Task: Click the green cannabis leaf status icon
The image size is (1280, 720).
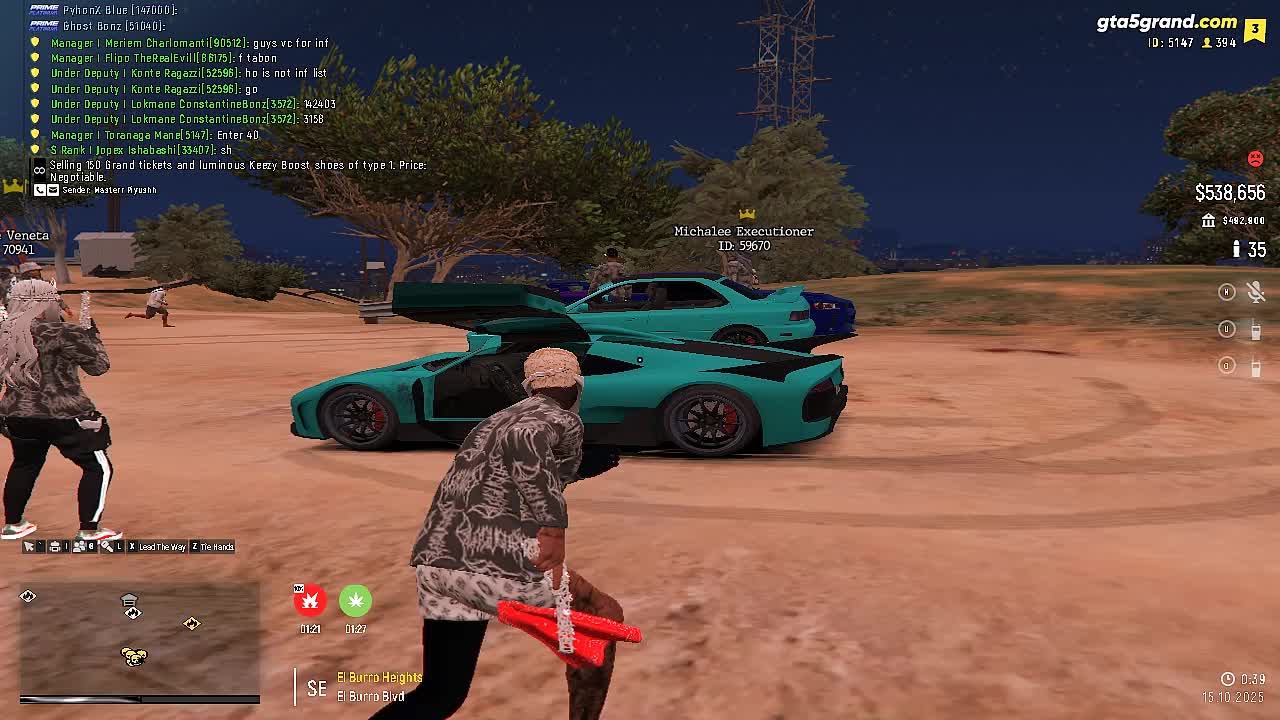Action: pyautogui.click(x=355, y=600)
